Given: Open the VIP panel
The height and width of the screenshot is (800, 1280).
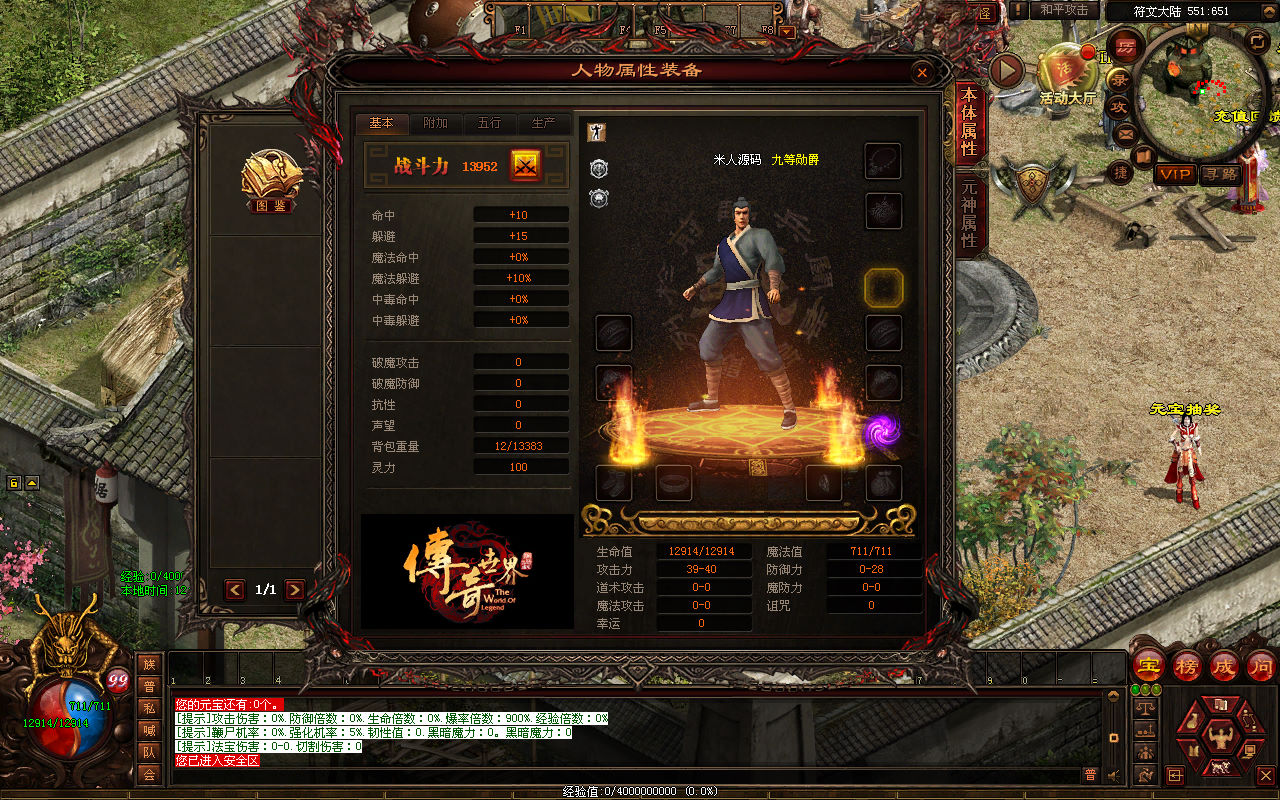Looking at the screenshot, I should [x=1175, y=174].
